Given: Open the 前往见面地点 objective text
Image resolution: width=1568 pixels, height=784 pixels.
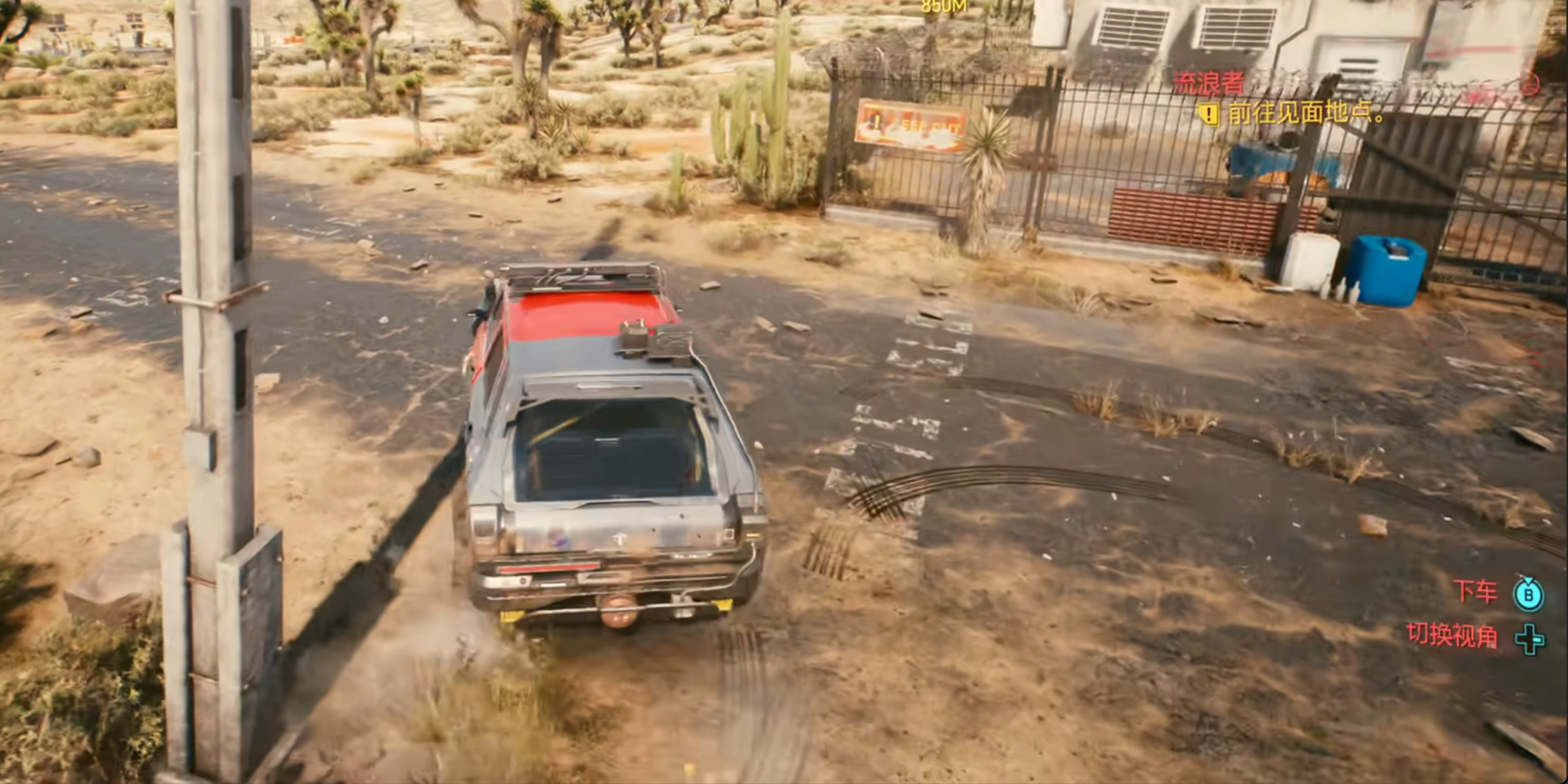Looking at the screenshot, I should (x=1305, y=113).
